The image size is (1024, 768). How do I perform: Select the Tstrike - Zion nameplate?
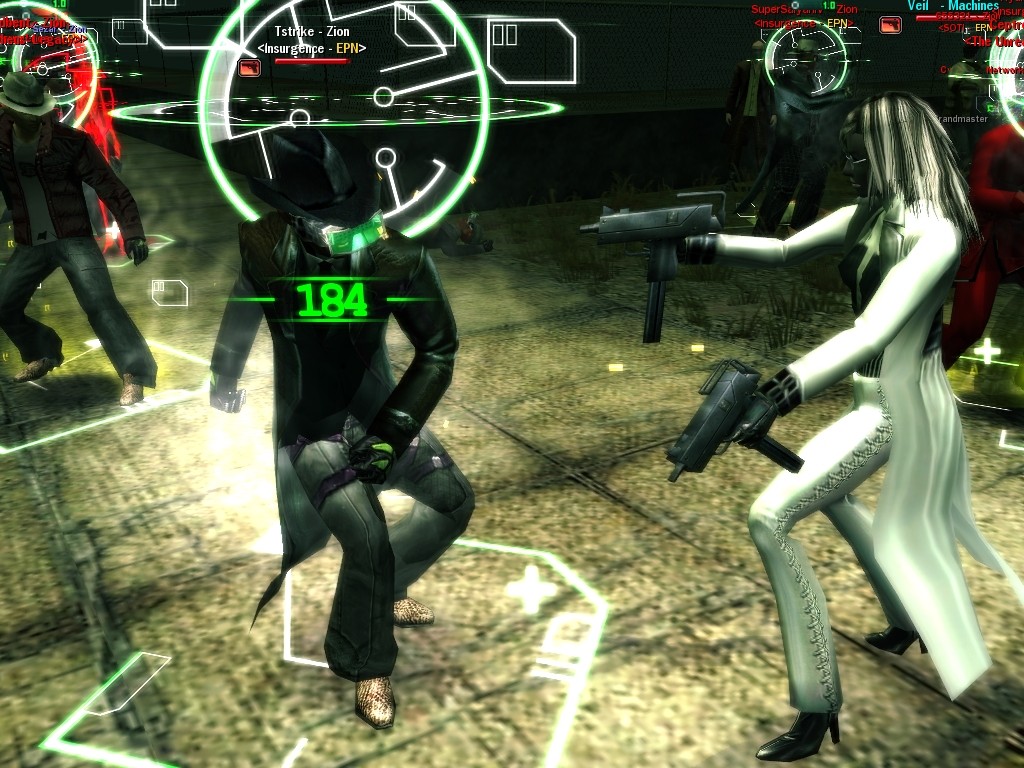[x=312, y=32]
